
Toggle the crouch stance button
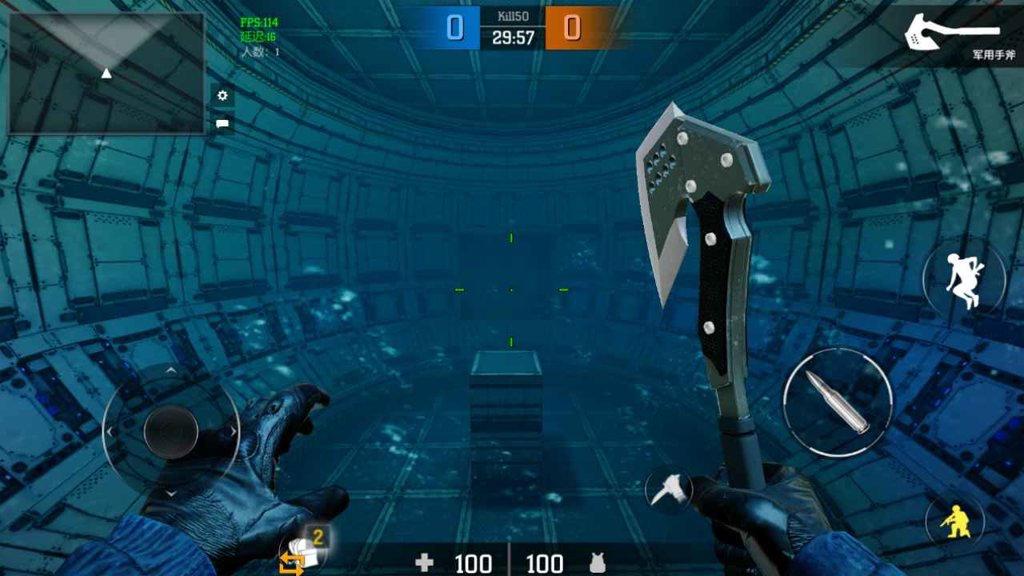click(x=954, y=520)
